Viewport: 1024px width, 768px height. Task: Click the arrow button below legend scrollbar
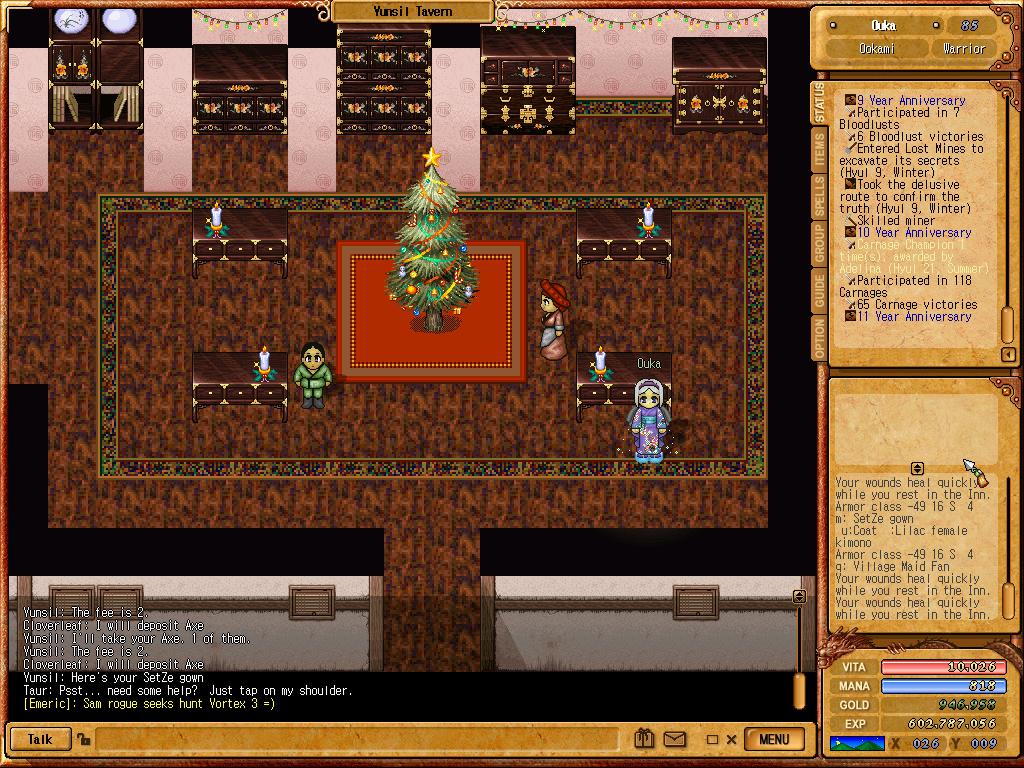[x=1008, y=354]
